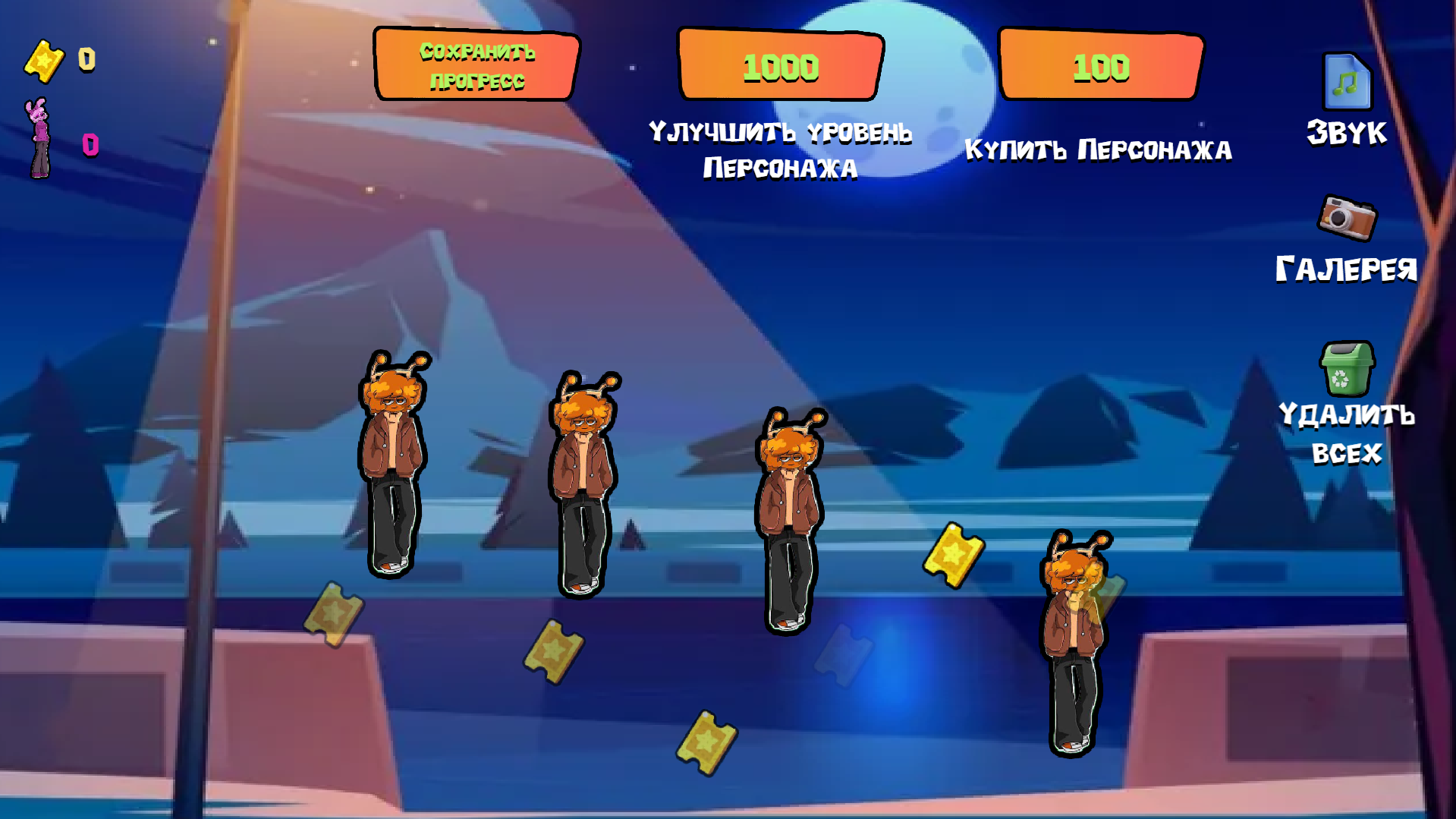The height and width of the screenshot is (819, 1456).
Task: Click the golden ticket icon in the top-left counter
Action: 46,59
